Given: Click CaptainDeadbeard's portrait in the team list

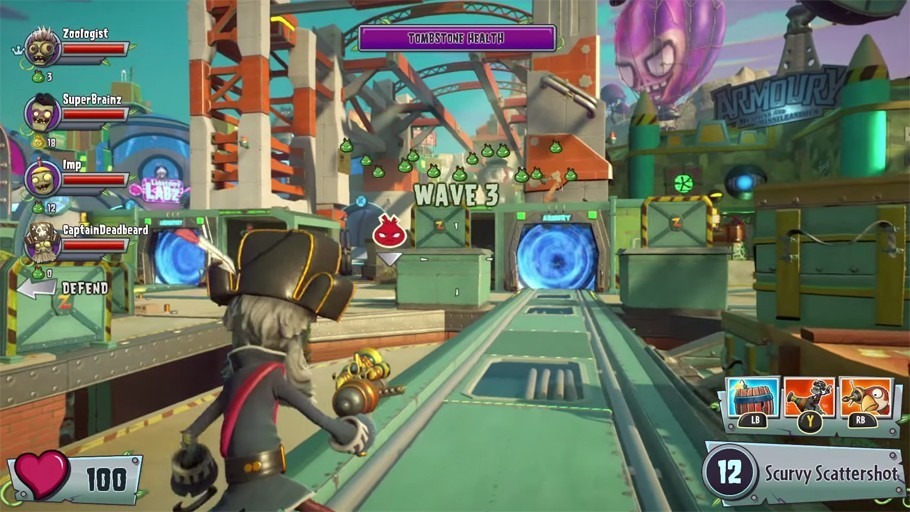Looking at the screenshot, I should [43, 242].
